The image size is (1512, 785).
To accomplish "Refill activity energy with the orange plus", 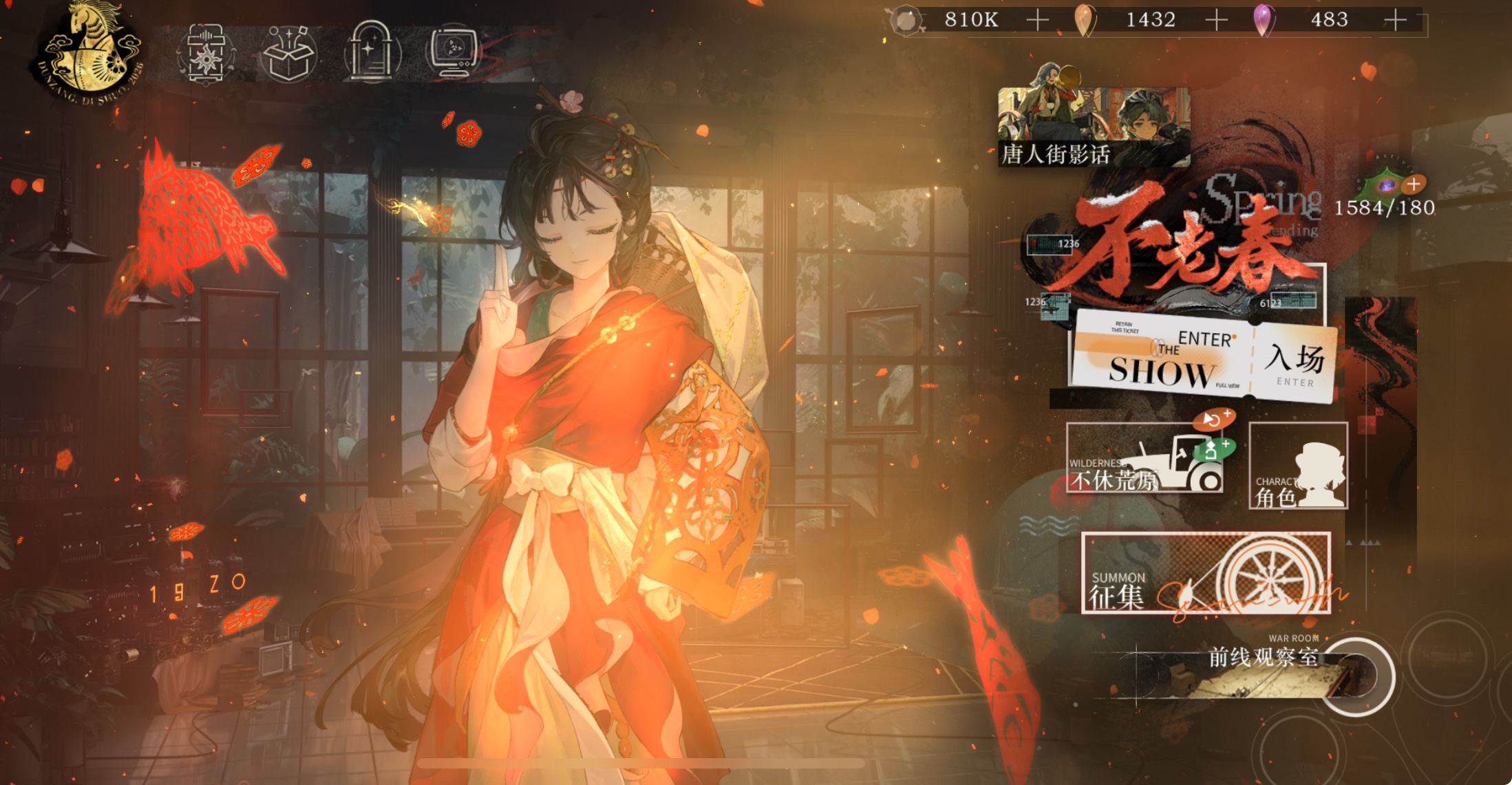I will click(x=1414, y=184).
